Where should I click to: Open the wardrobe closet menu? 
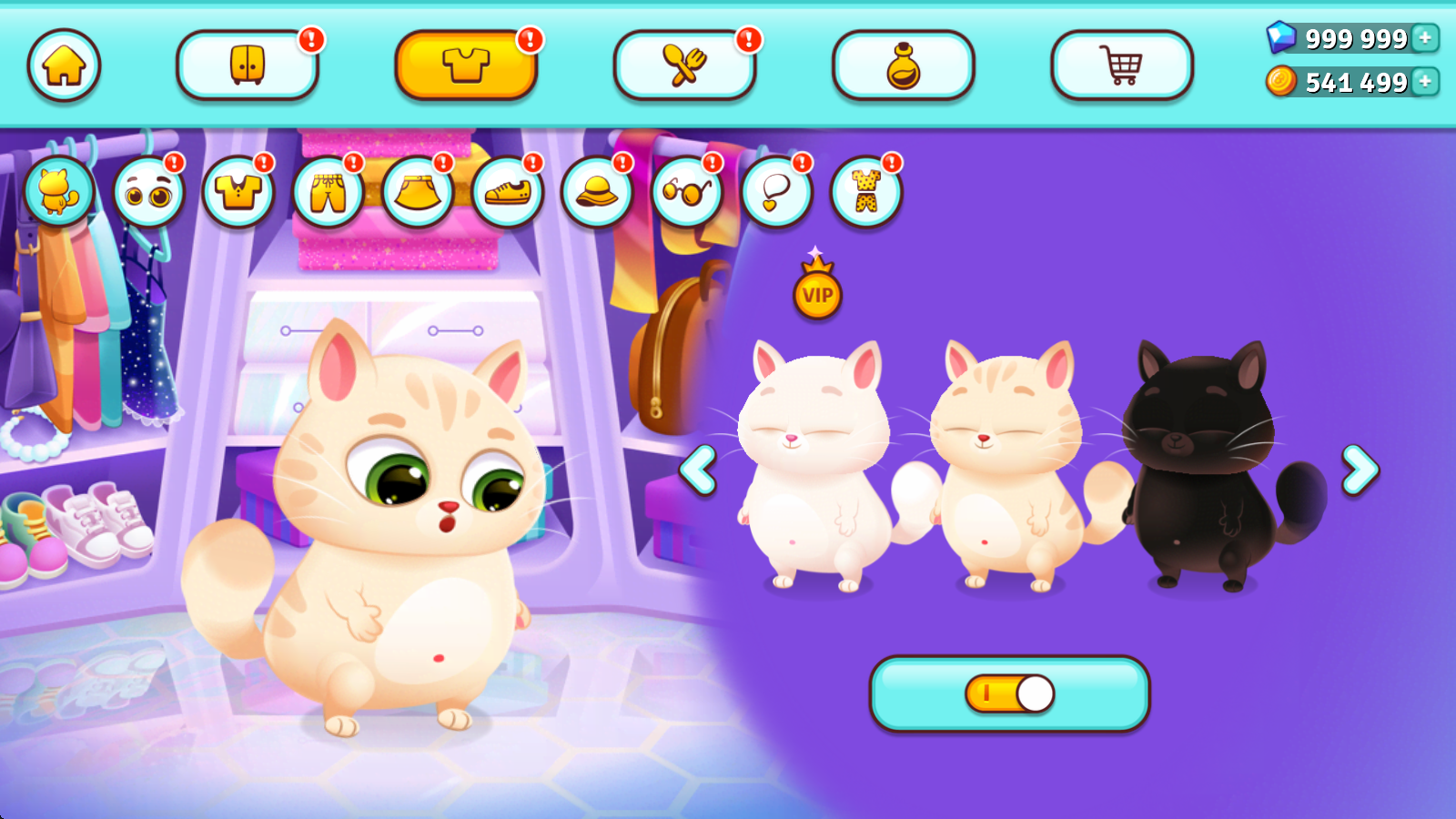[x=247, y=66]
